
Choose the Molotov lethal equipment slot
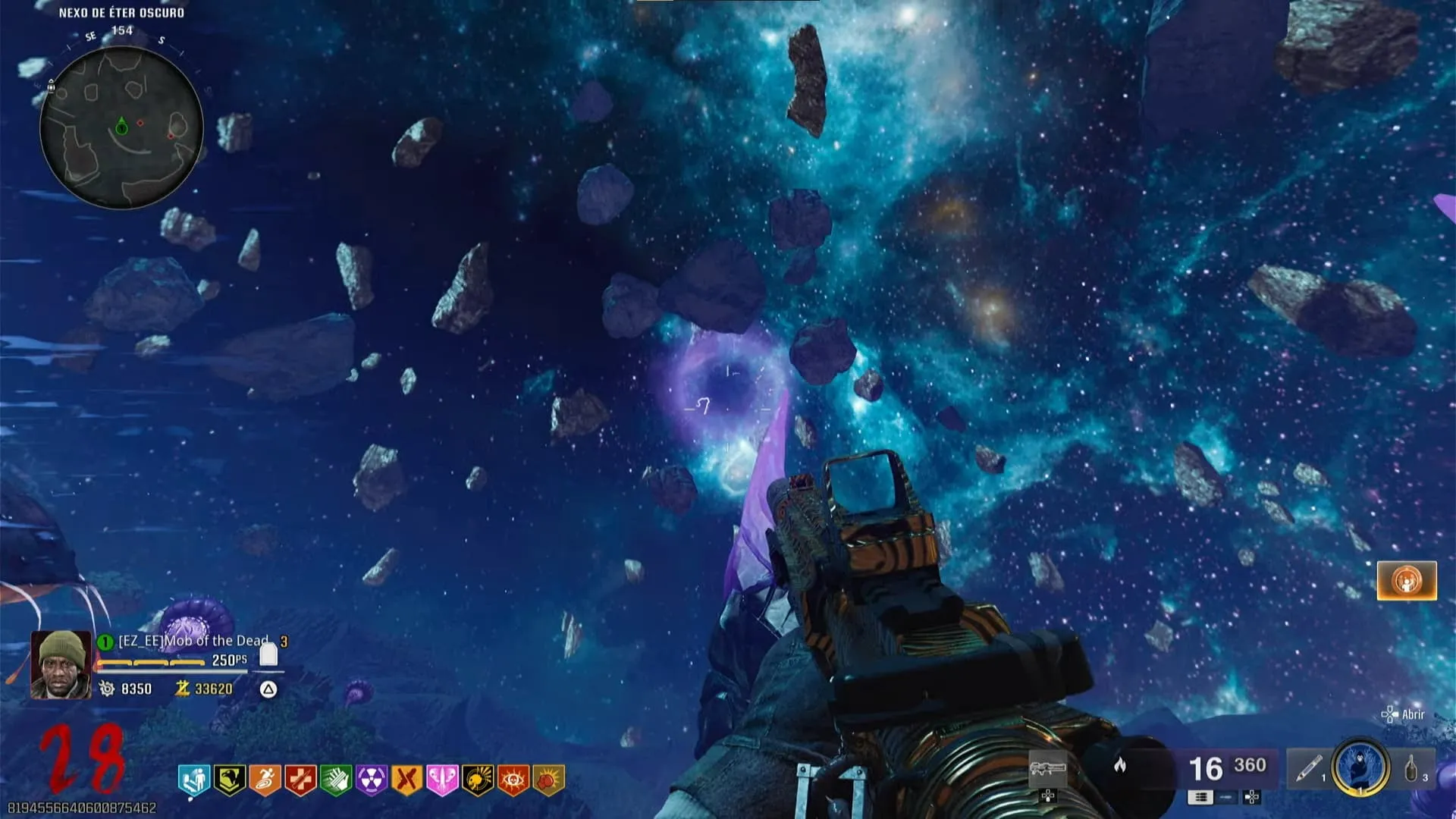pos(1414,769)
